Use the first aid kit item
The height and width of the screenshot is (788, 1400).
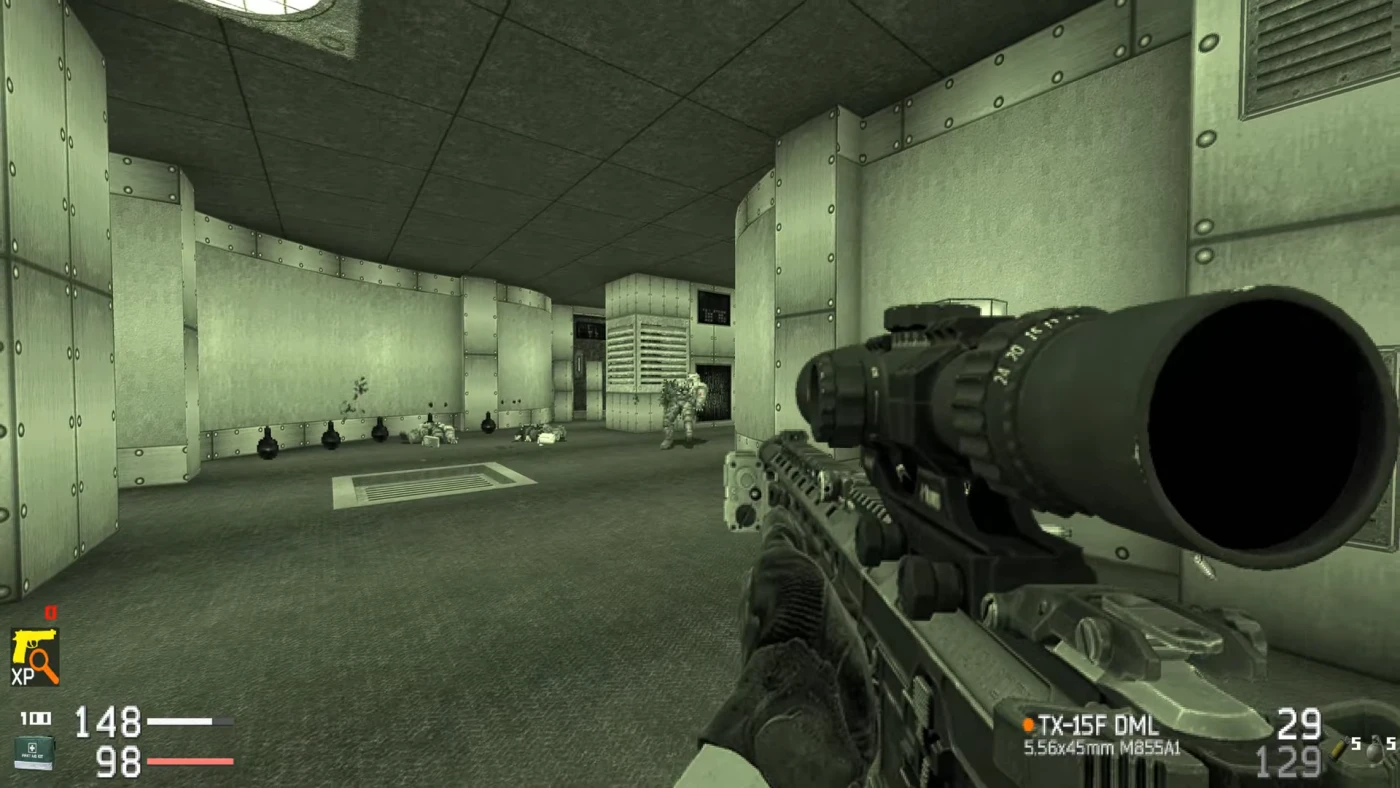click(x=34, y=751)
